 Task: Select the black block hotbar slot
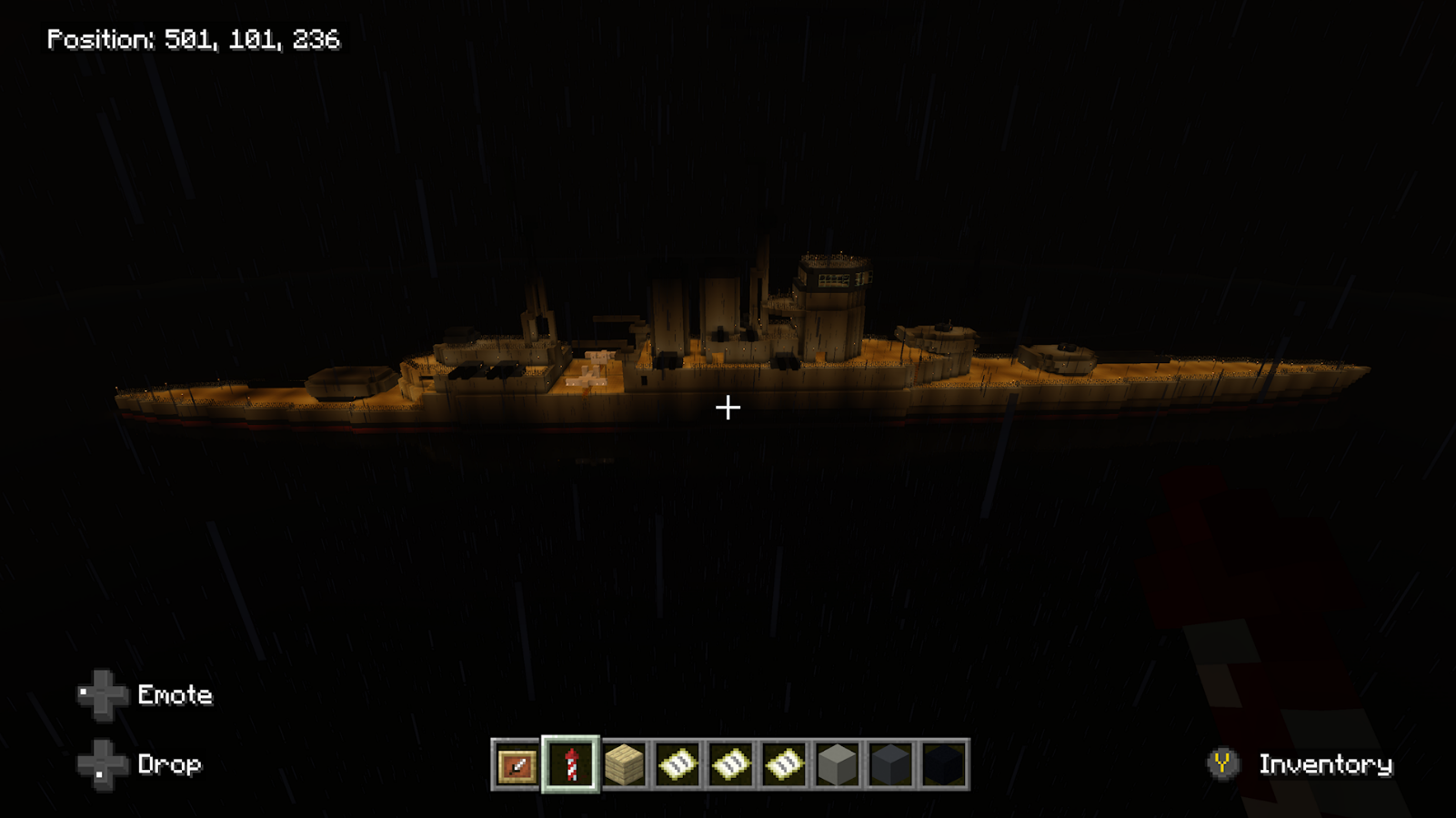pyautogui.click(x=943, y=765)
